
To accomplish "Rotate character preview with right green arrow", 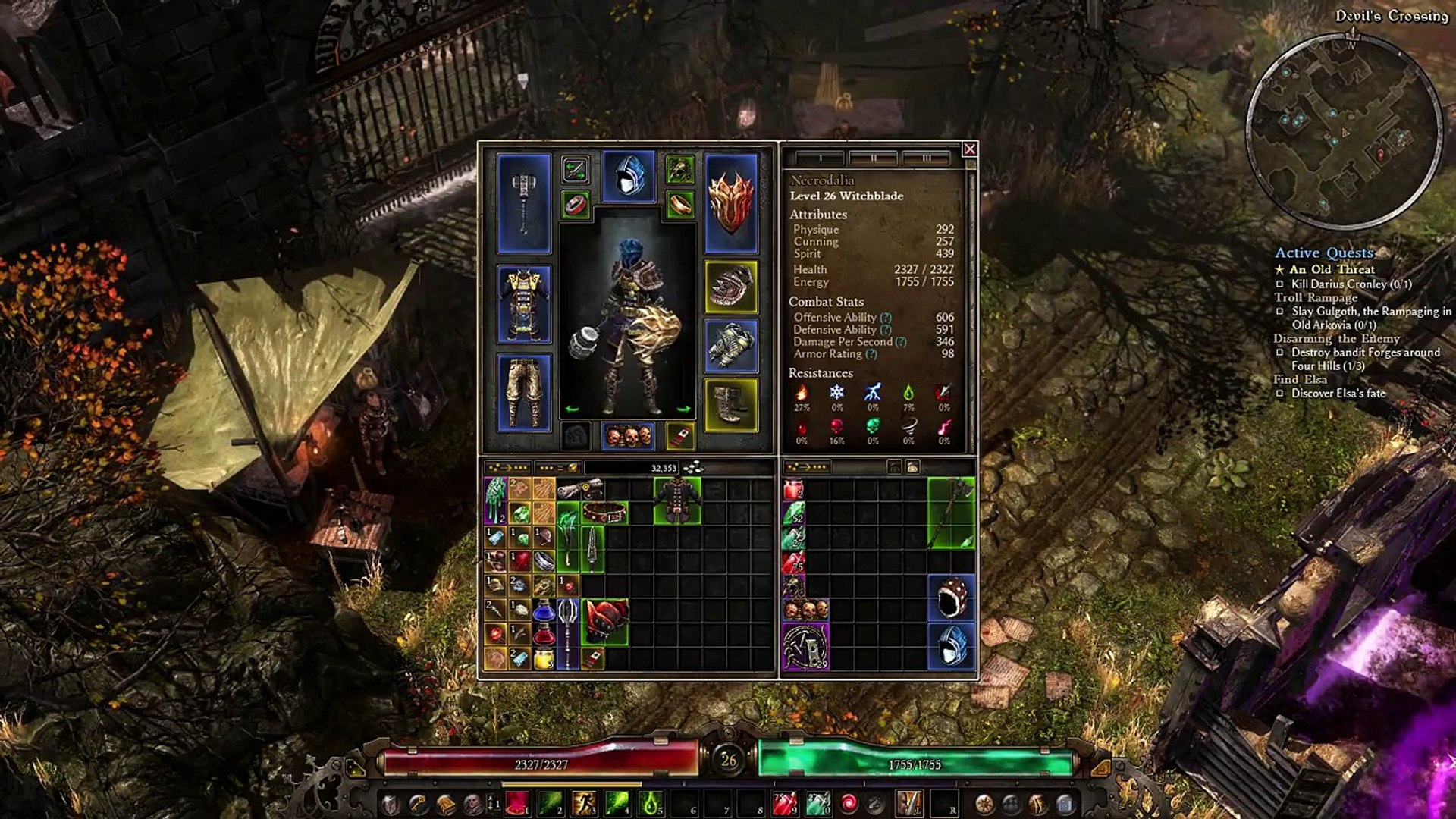I will click(683, 409).
